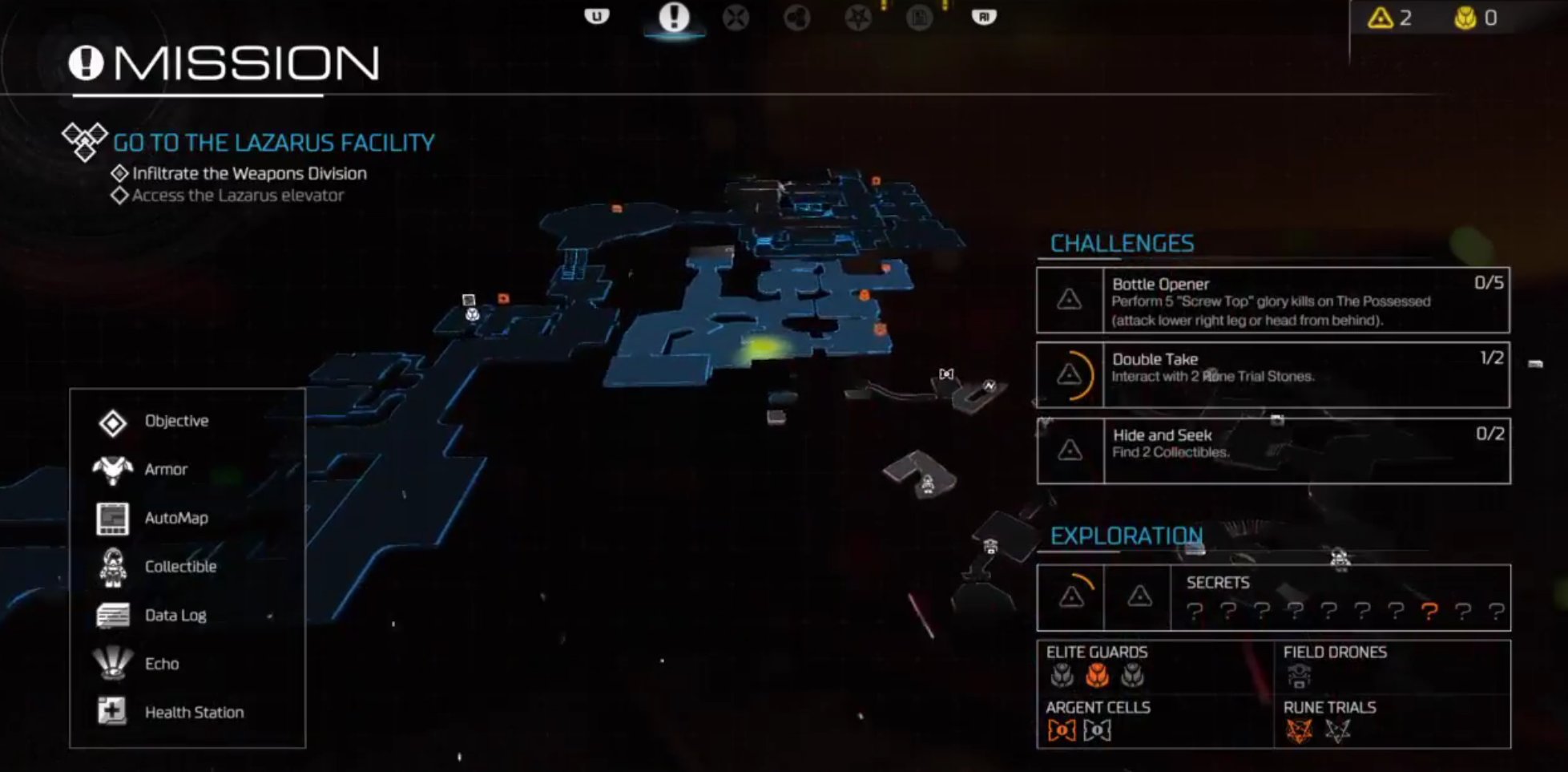Select the highlighted orange Elite Guard icon
The width and height of the screenshot is (1568, 772).
(x=1096, y=676)
